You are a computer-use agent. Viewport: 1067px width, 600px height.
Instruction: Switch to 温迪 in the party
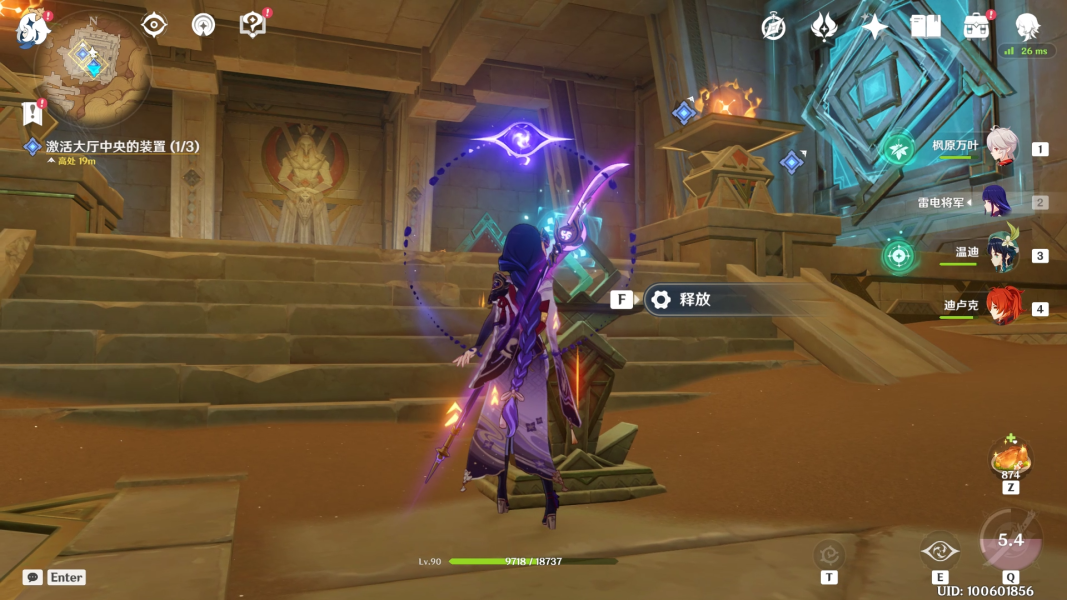[1001, 254]
